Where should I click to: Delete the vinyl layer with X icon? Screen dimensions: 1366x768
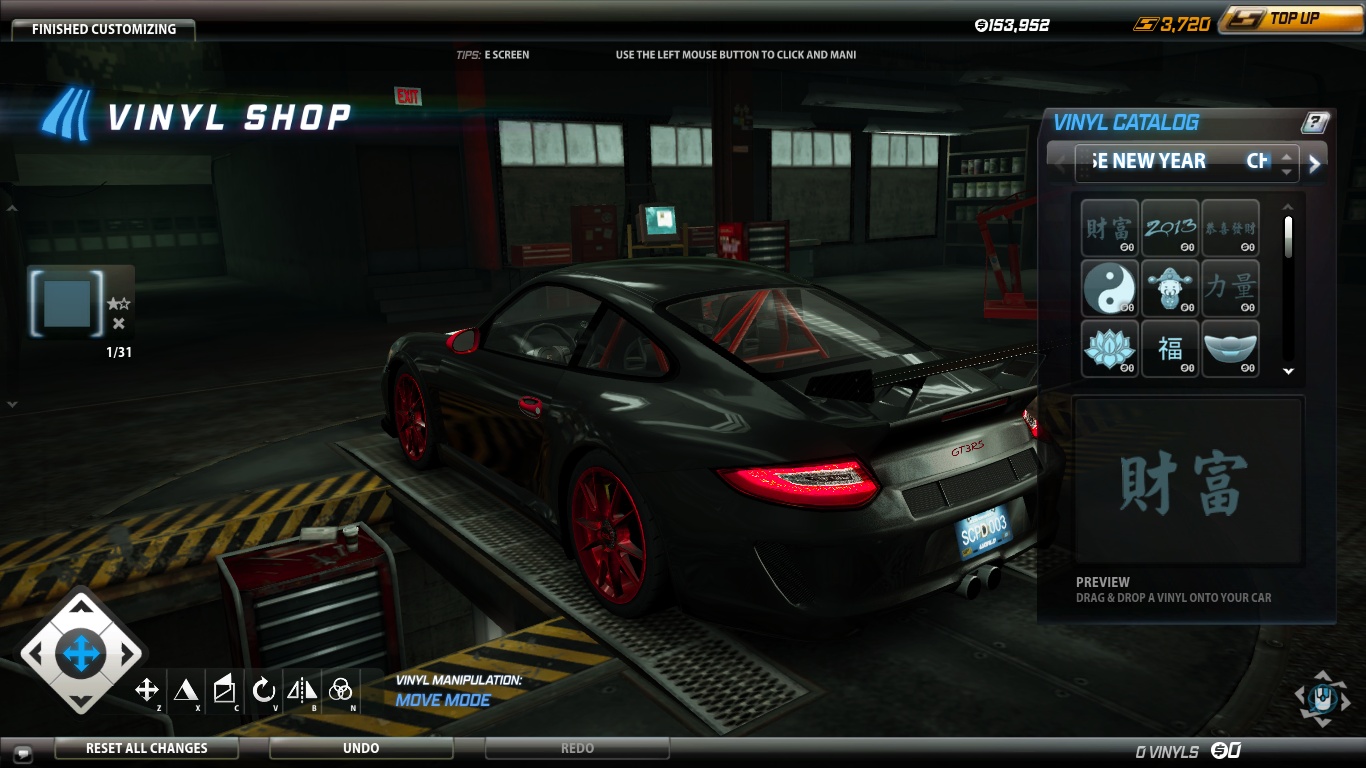[119, 323]
